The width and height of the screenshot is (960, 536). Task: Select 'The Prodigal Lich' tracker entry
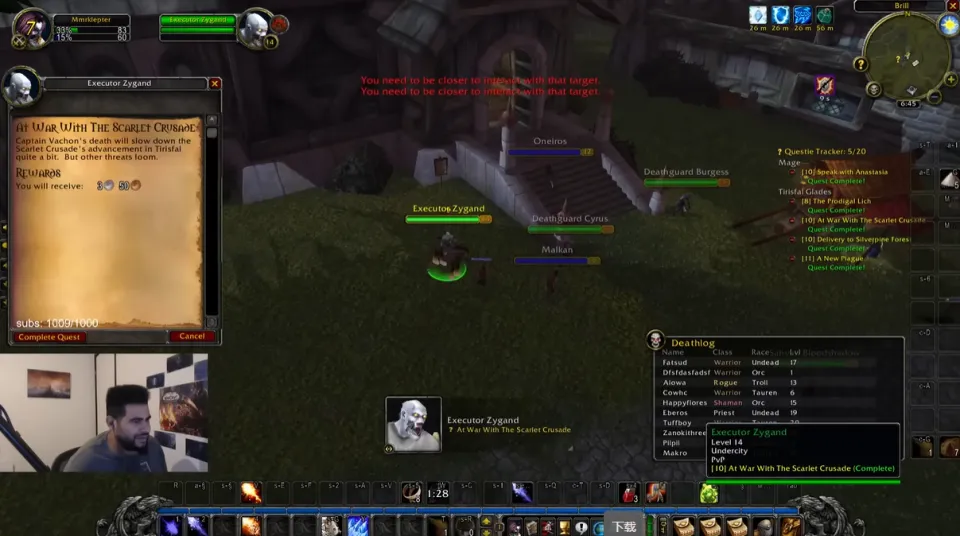pyautogui.click(x=836, y=201)
